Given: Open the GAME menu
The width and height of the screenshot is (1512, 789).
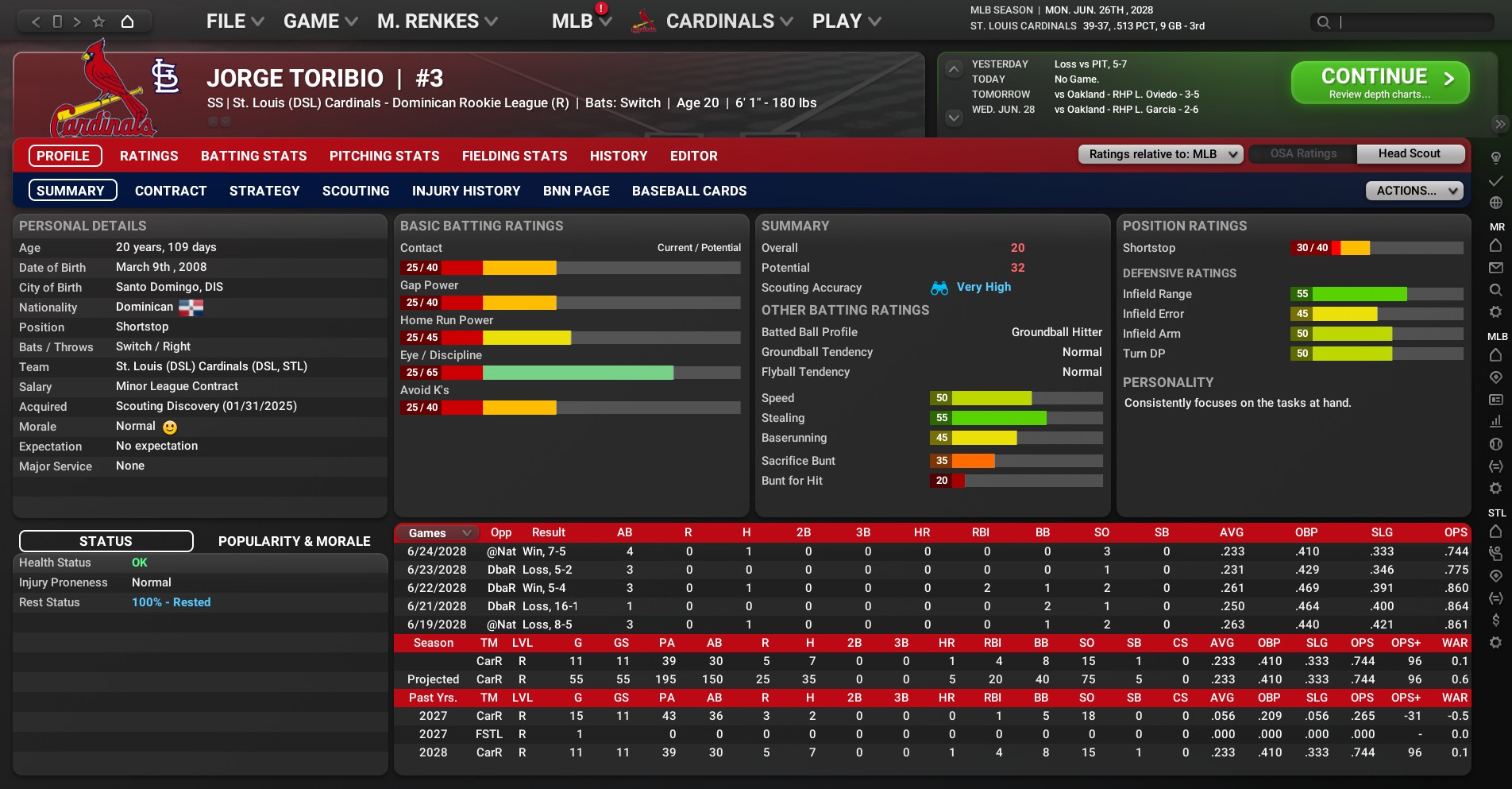Looking at the screenshot, I should click(x=320, y=21).
